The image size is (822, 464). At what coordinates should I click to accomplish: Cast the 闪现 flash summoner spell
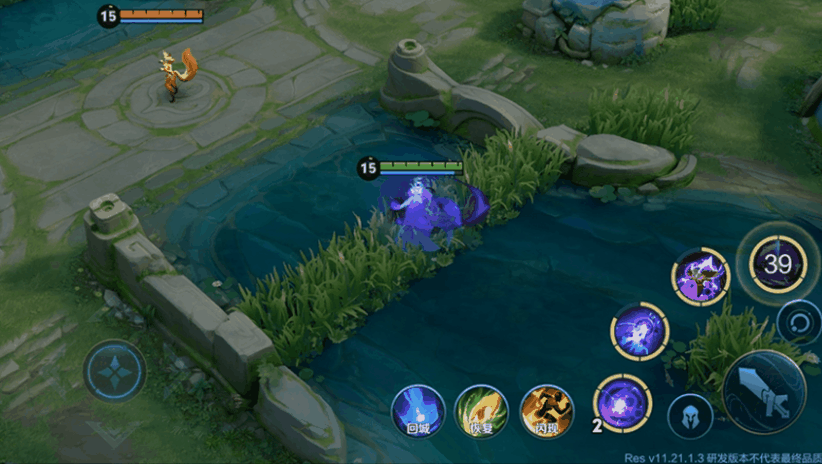coord(546,410)
